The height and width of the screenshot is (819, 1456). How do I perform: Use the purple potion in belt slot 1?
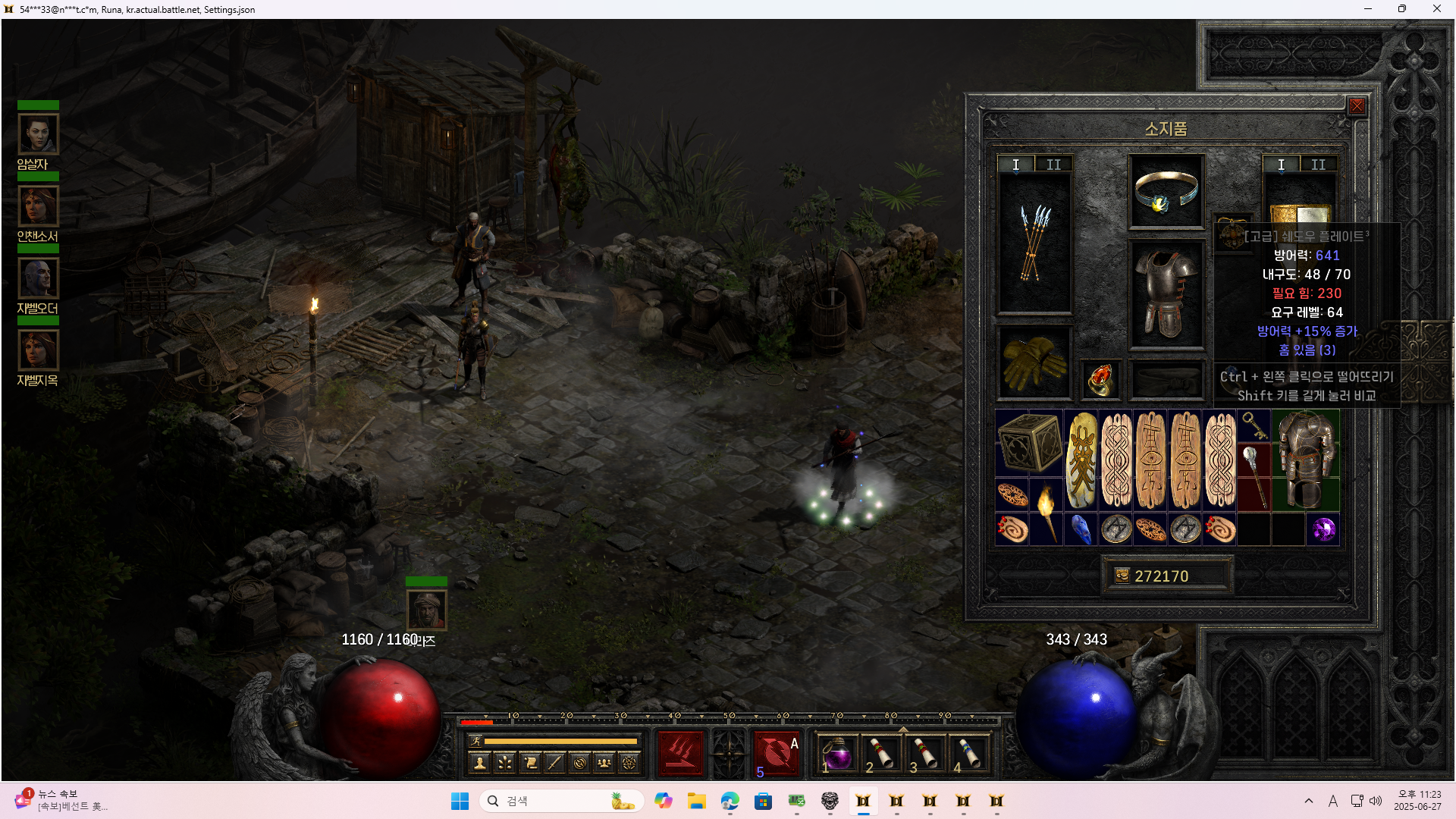837,755
